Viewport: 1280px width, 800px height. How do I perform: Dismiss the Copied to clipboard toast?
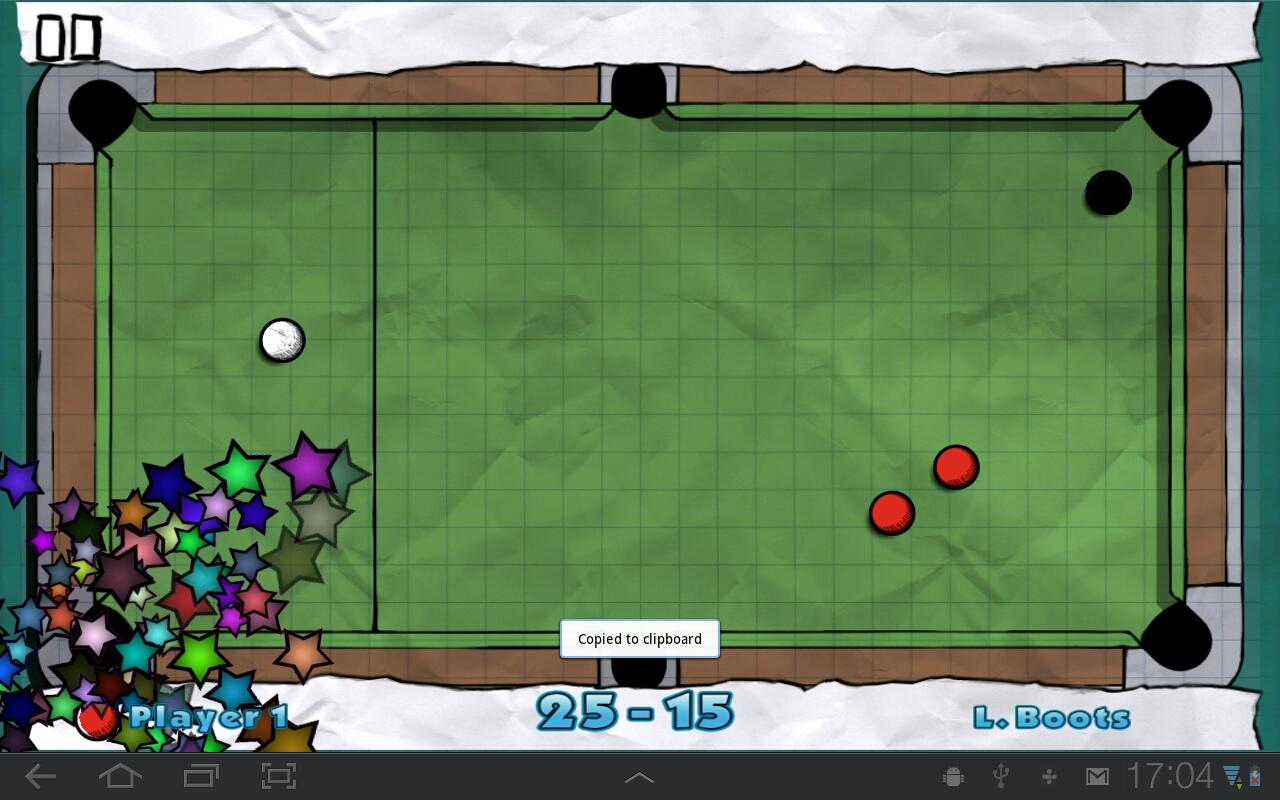639,639
